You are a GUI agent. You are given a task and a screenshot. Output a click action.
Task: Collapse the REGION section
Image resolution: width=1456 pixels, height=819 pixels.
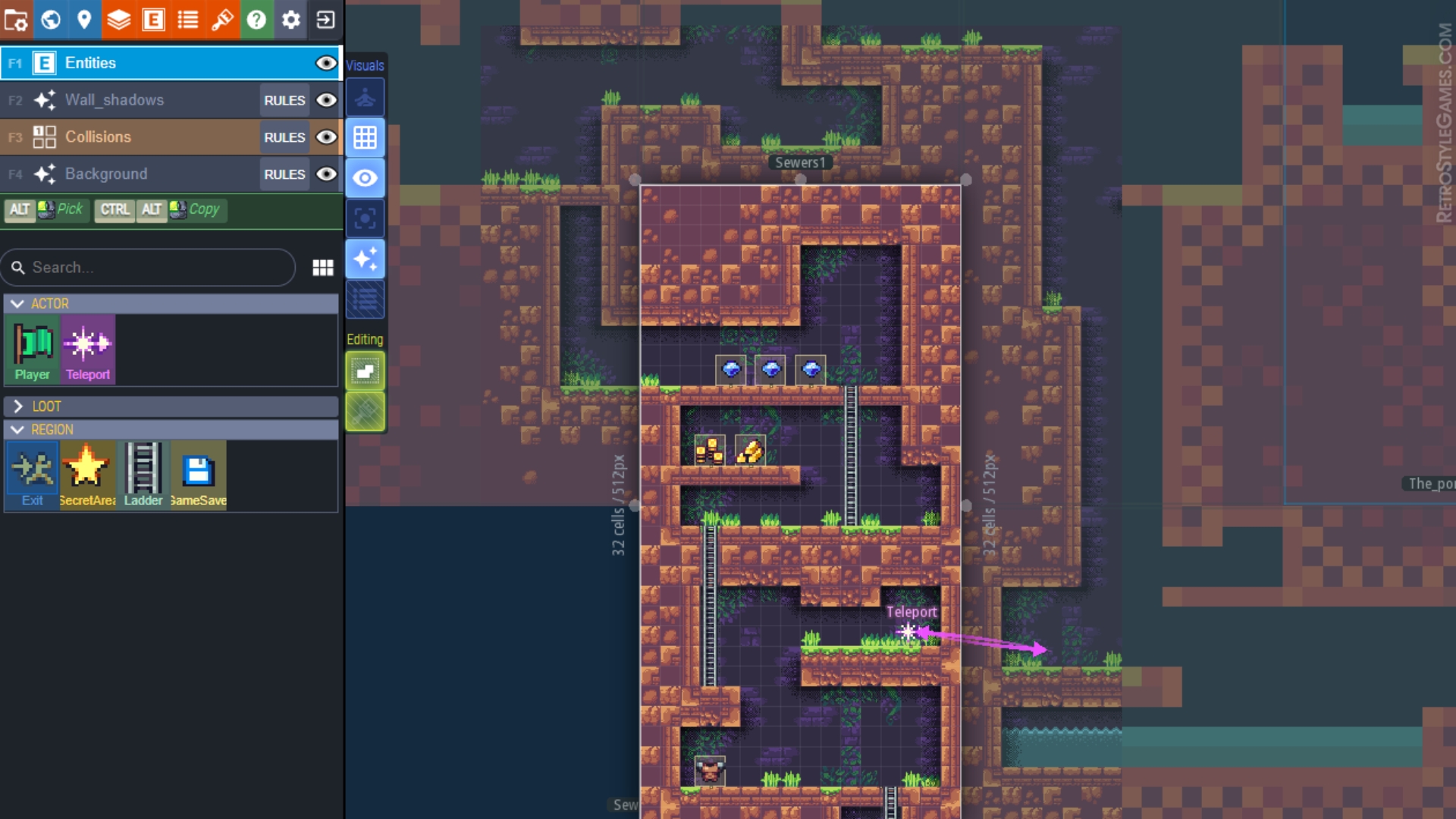18,430
